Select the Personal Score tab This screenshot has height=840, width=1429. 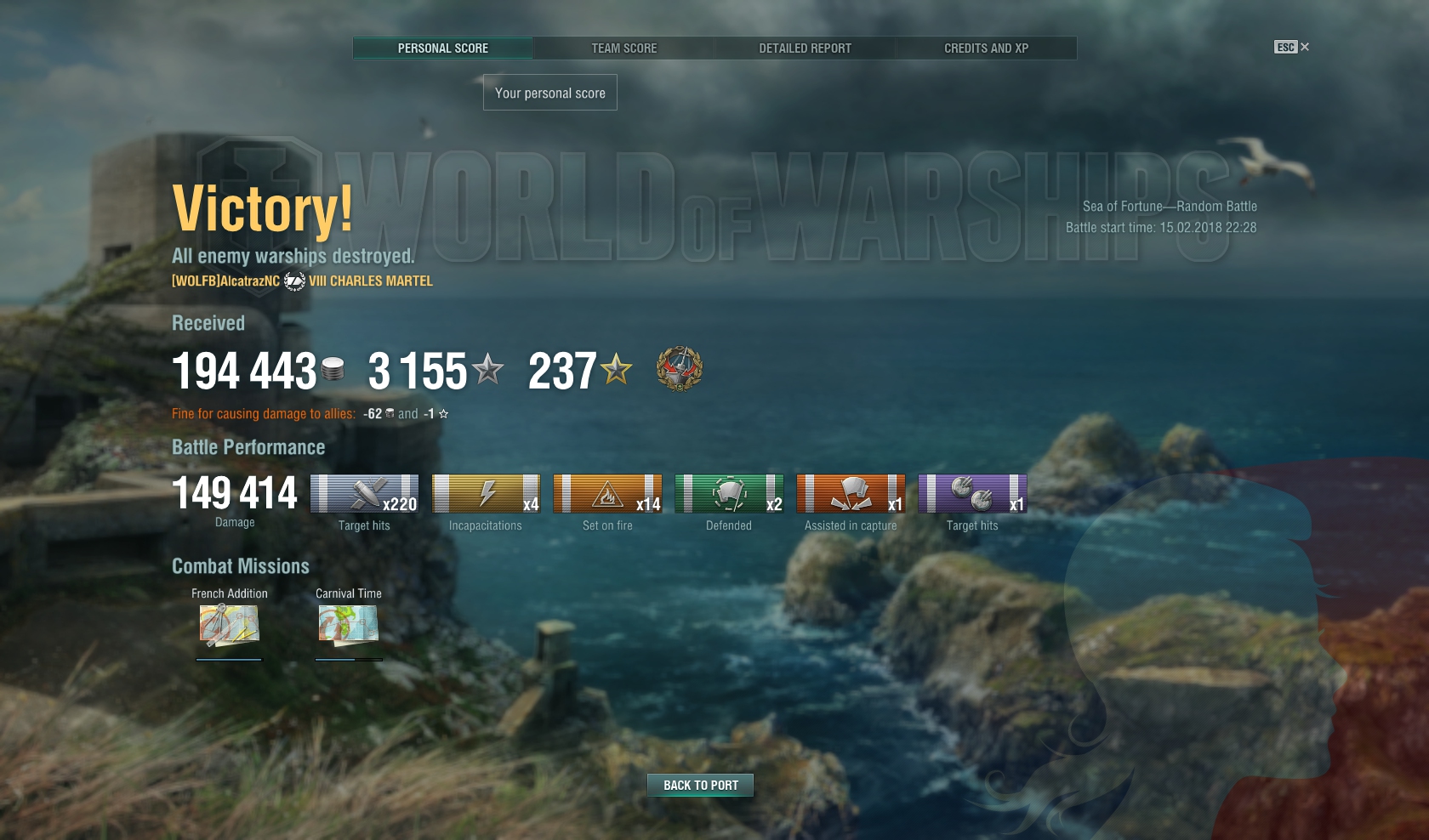coord(442,48)
